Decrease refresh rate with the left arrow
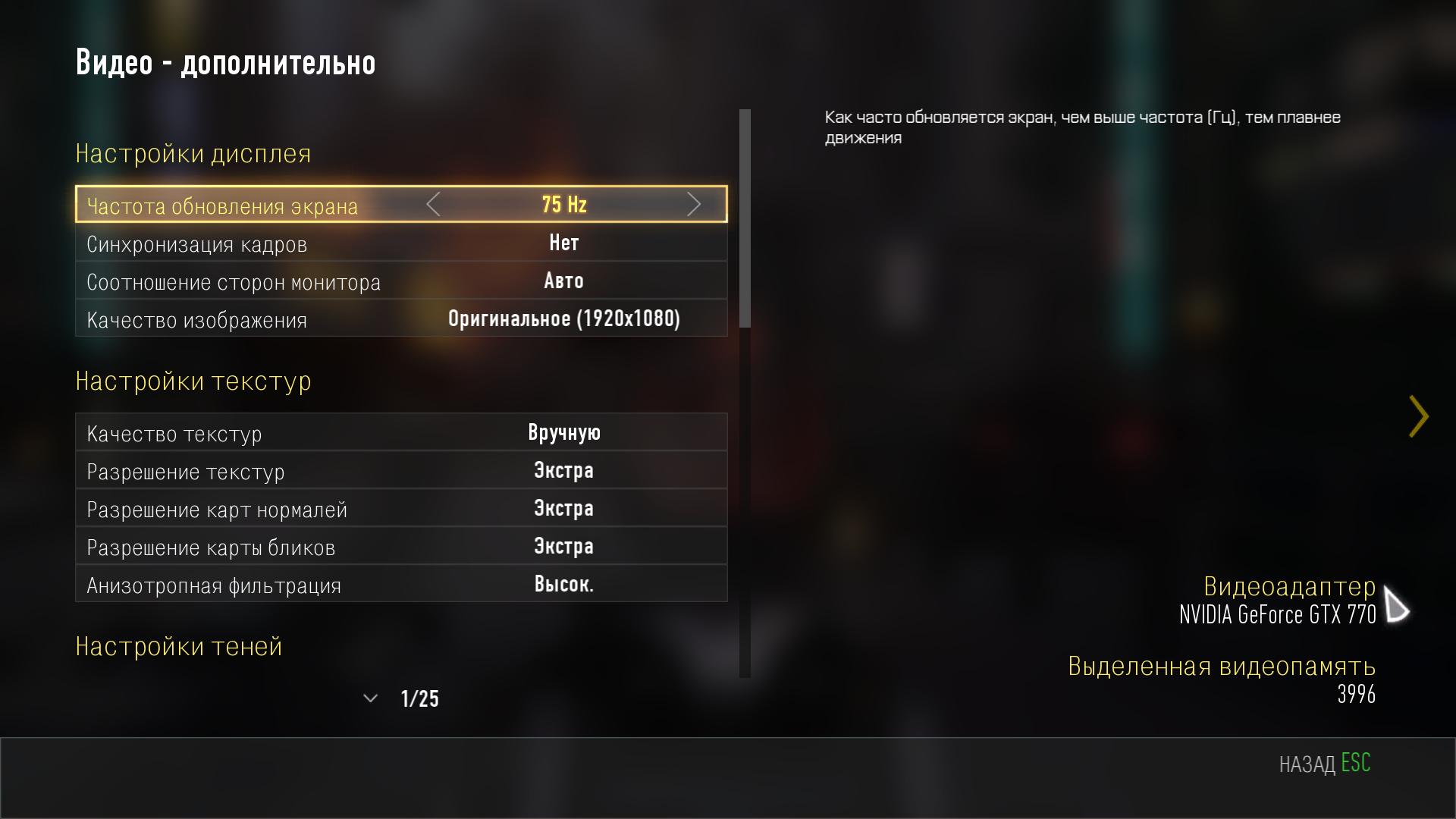Screen dimensions: 1456x819 [x=433, y=204]
